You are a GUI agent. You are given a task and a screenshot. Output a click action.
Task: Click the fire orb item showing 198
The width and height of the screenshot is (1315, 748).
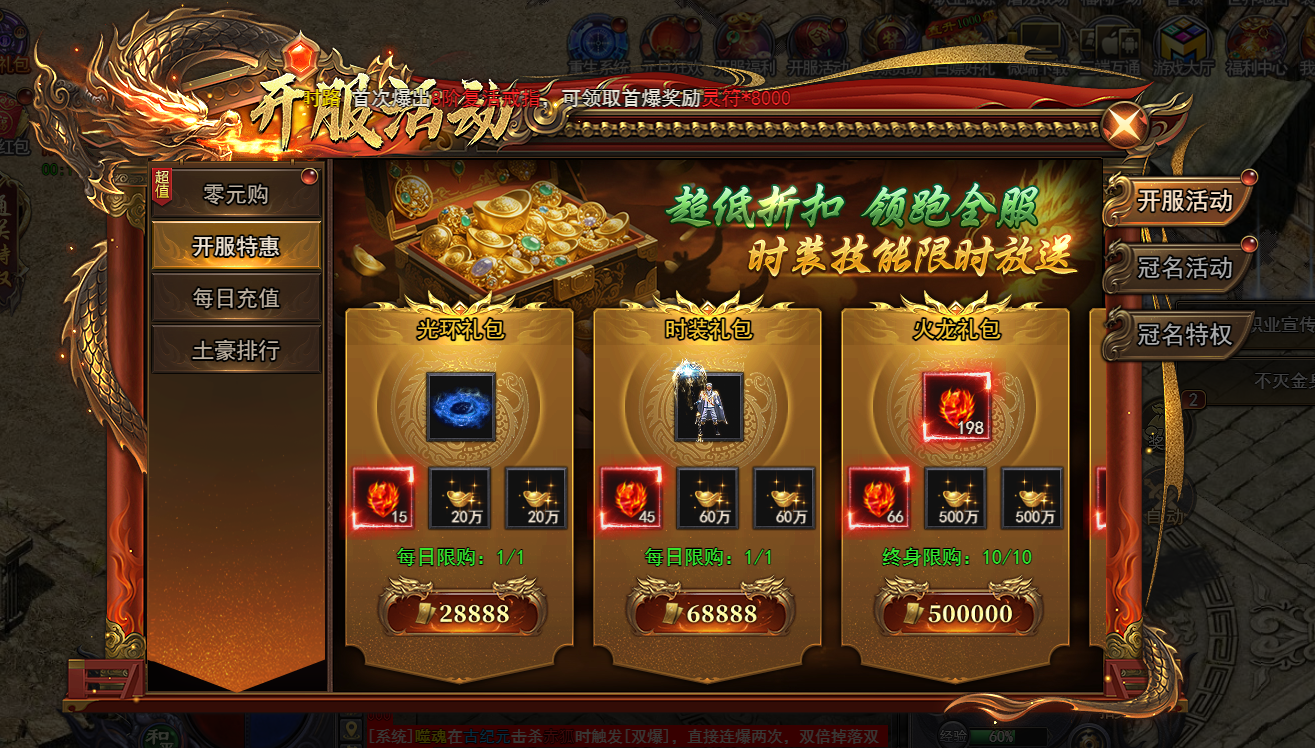(x=958, y=408)
